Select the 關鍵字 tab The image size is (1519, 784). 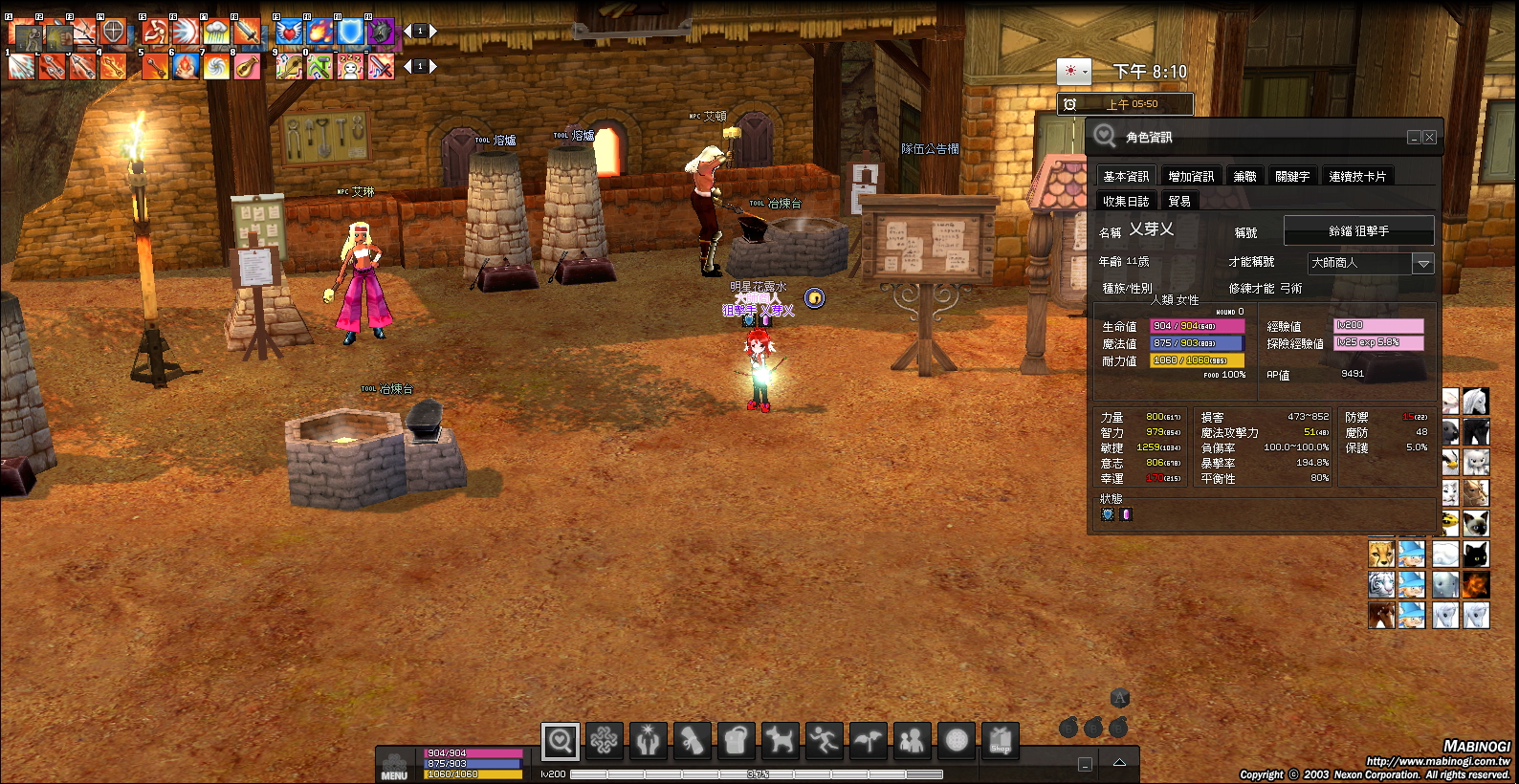click(x=1292, y=176)
